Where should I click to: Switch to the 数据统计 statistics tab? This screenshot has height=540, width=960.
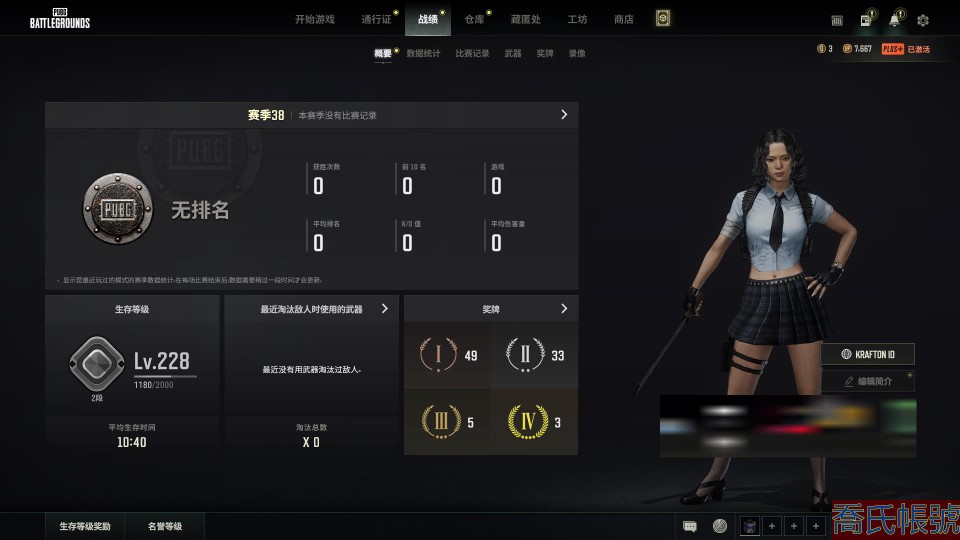pos(423,53)
